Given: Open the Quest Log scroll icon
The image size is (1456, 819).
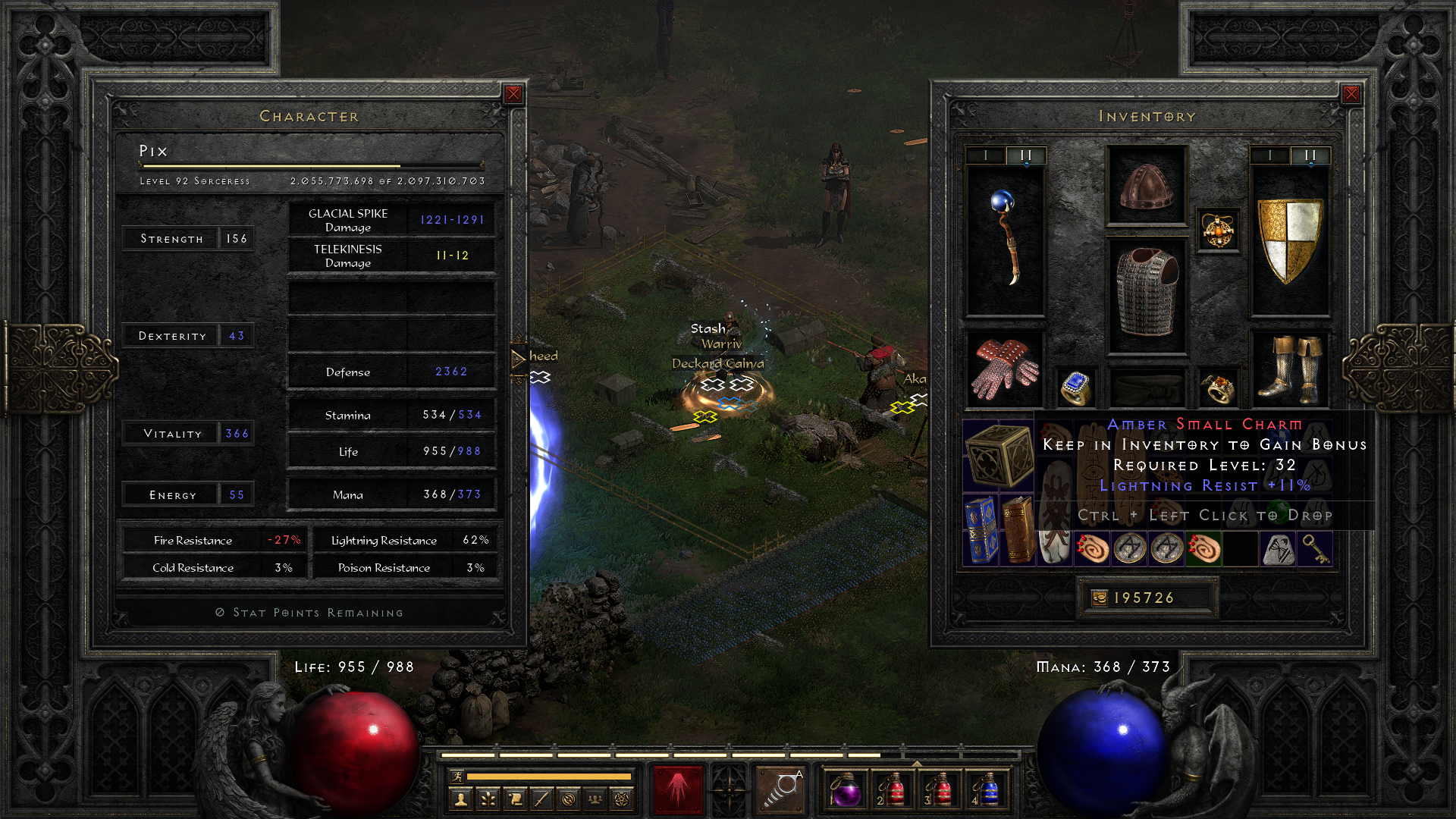Looking at the screenshot, I should pos(515,799).
